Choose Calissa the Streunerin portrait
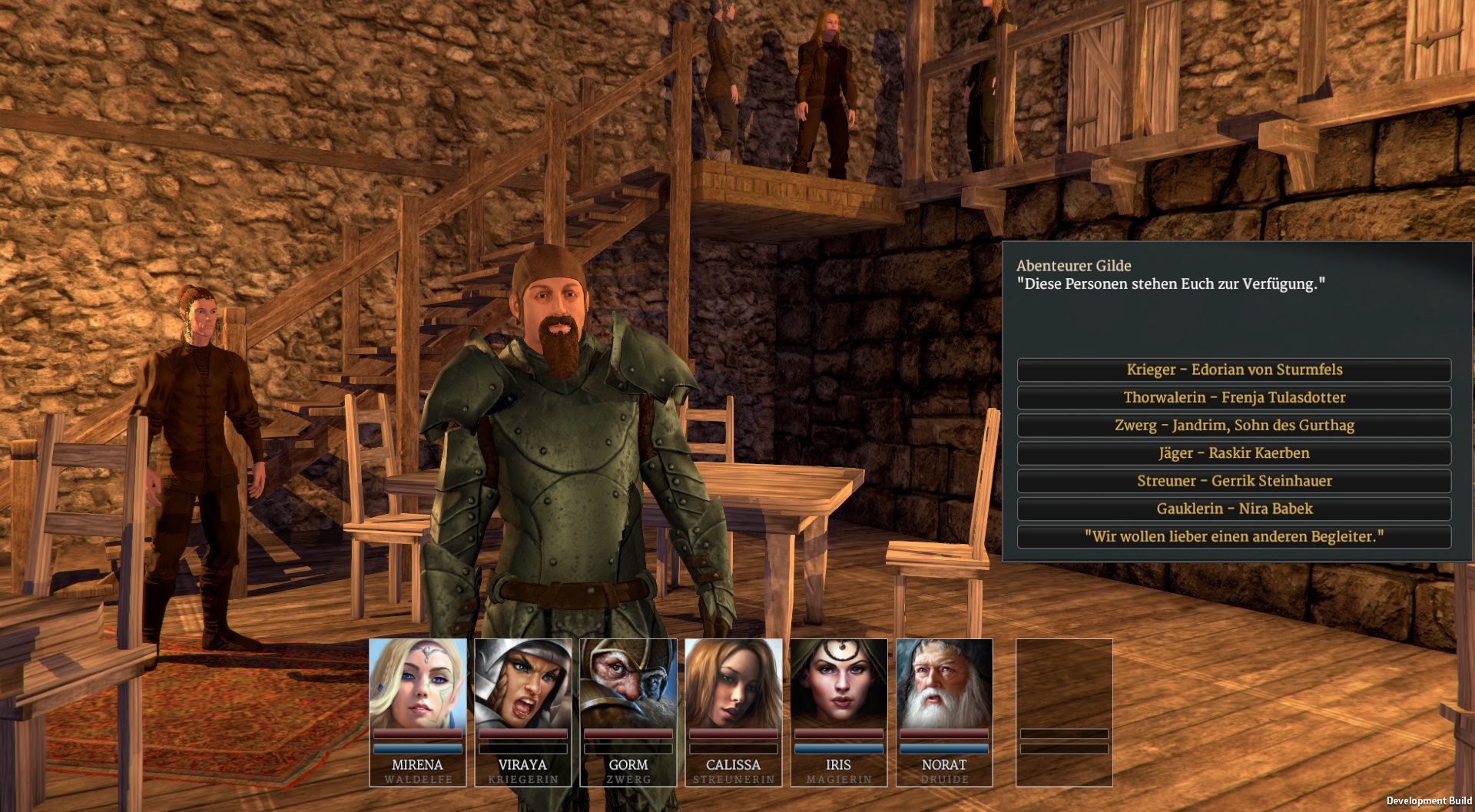This screenshot has width=1475, height=812. 734,685
